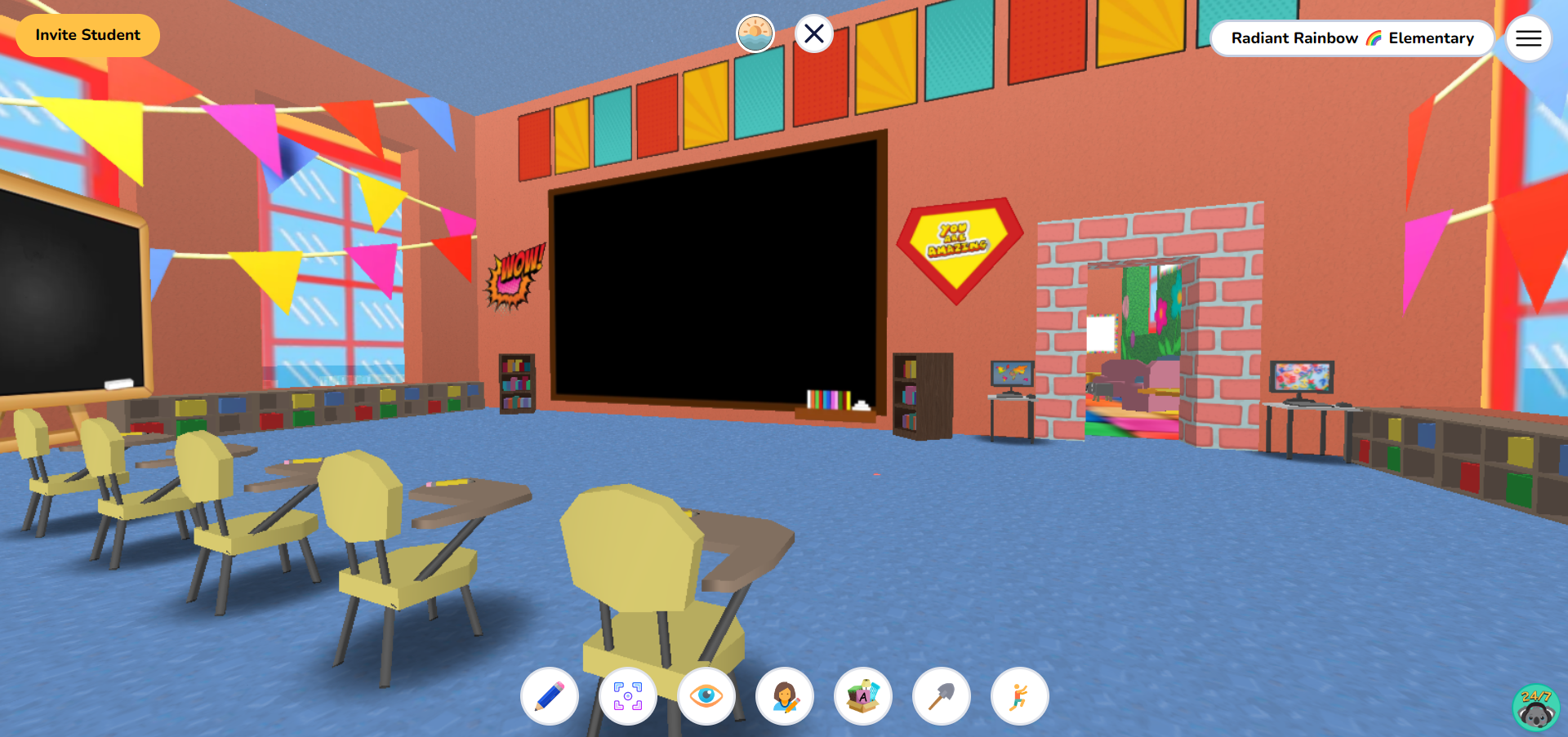
Task: Dismiss the overlay with the X button
Action: click(x=813, y=33)
